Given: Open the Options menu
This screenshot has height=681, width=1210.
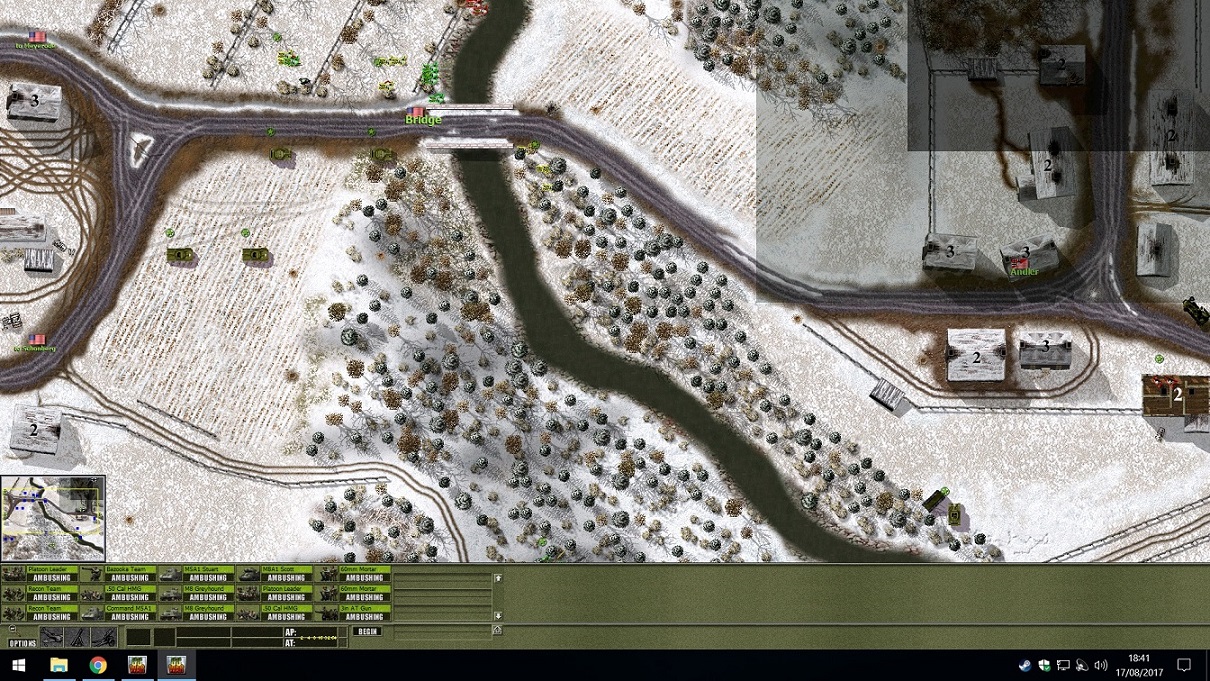Looking at the screenshot, I should click(22, 643).
